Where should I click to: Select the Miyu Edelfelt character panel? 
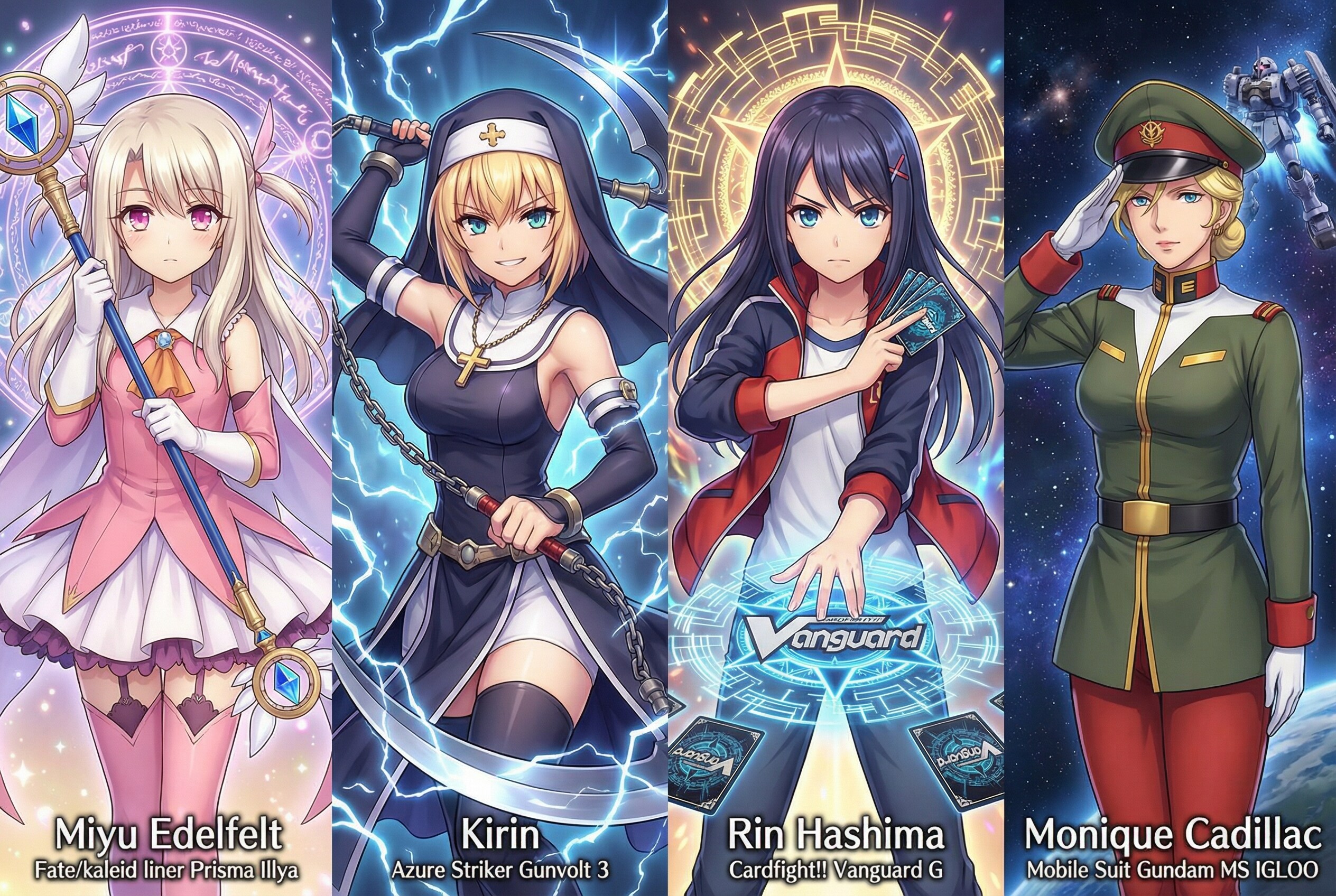click(166, 448)
